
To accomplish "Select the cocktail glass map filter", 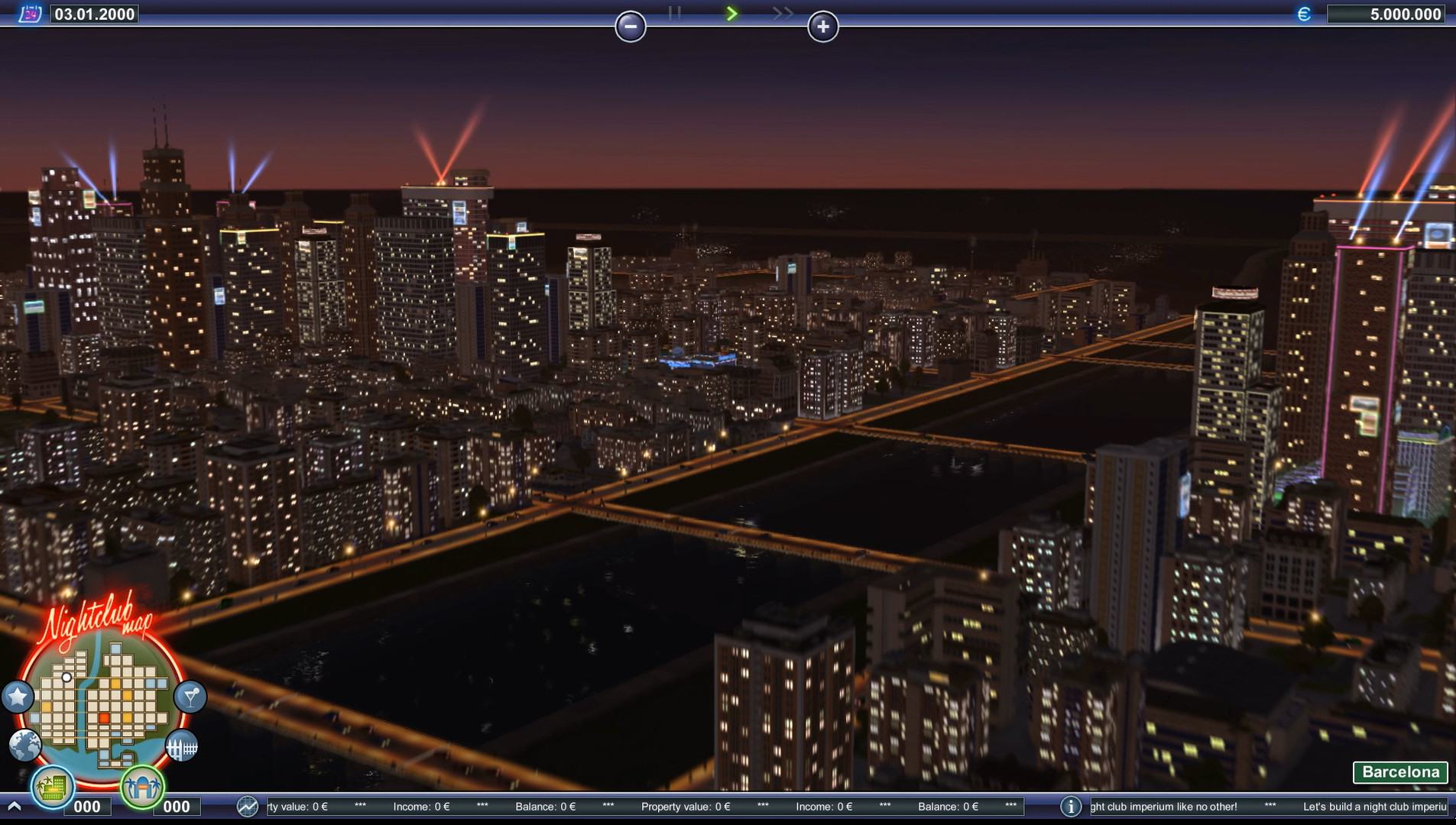I will click(190, 697).
